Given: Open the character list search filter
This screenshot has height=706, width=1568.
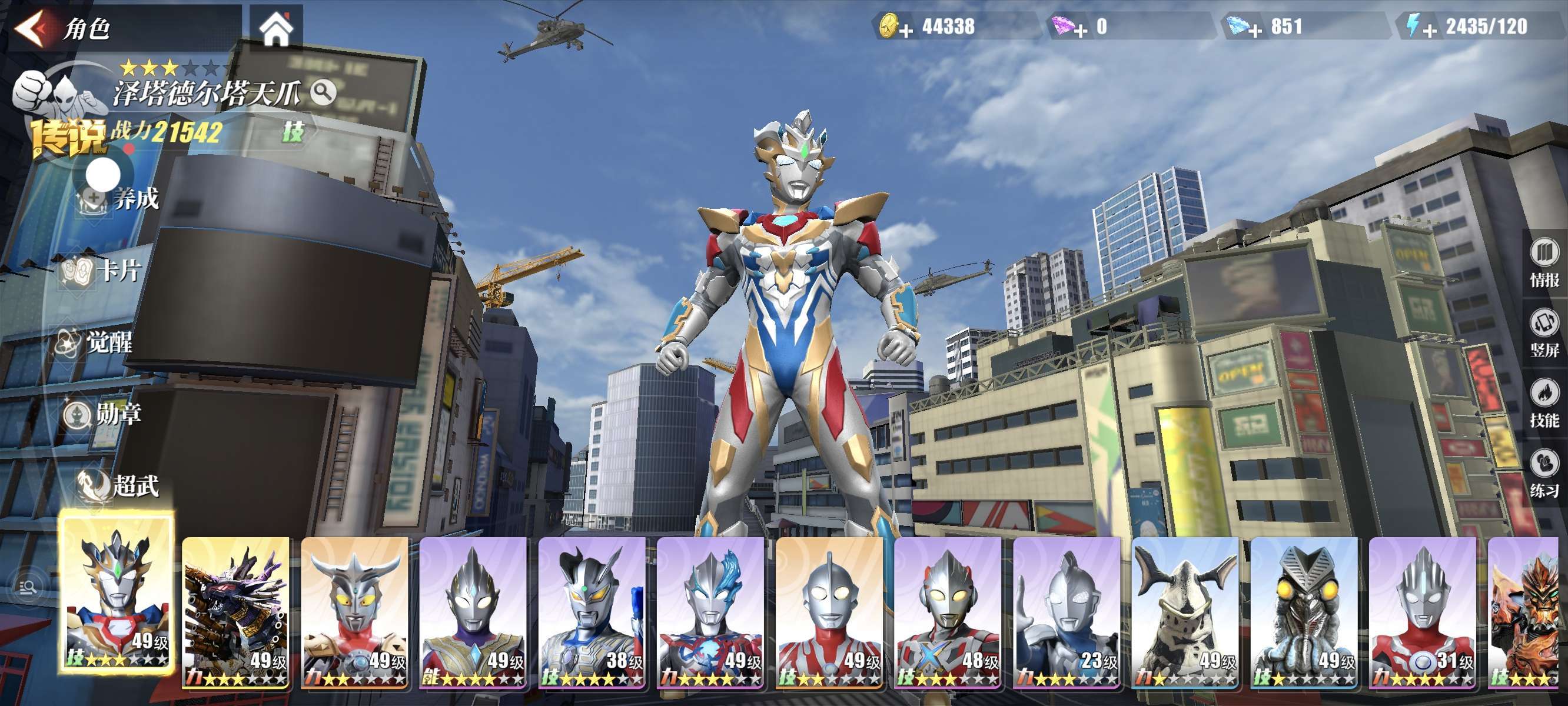Looking at the screenshot, I should click(x=28, y=587).
